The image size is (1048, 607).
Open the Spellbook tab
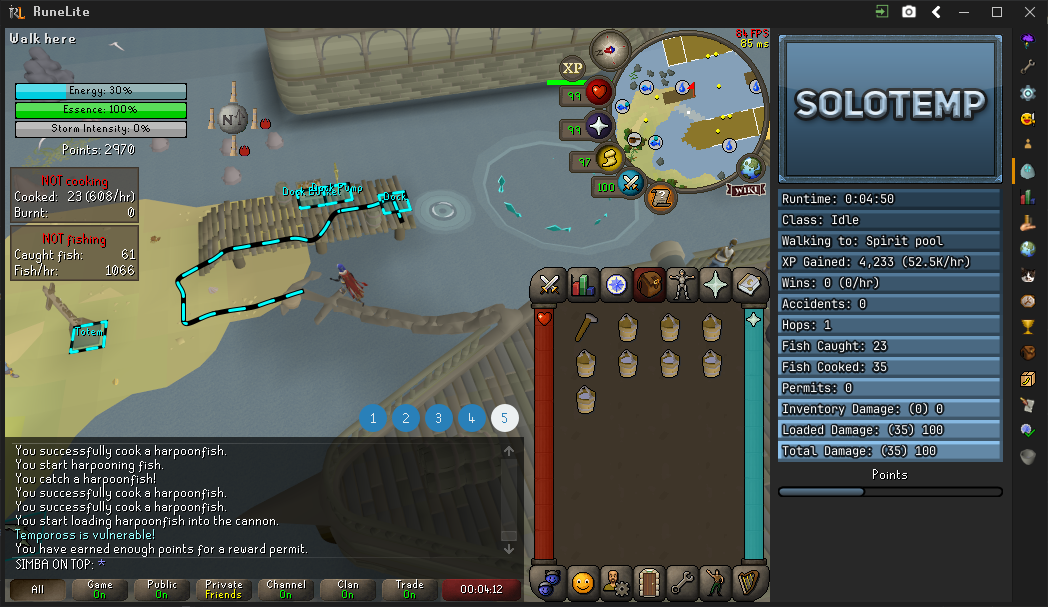pos(749,285)
